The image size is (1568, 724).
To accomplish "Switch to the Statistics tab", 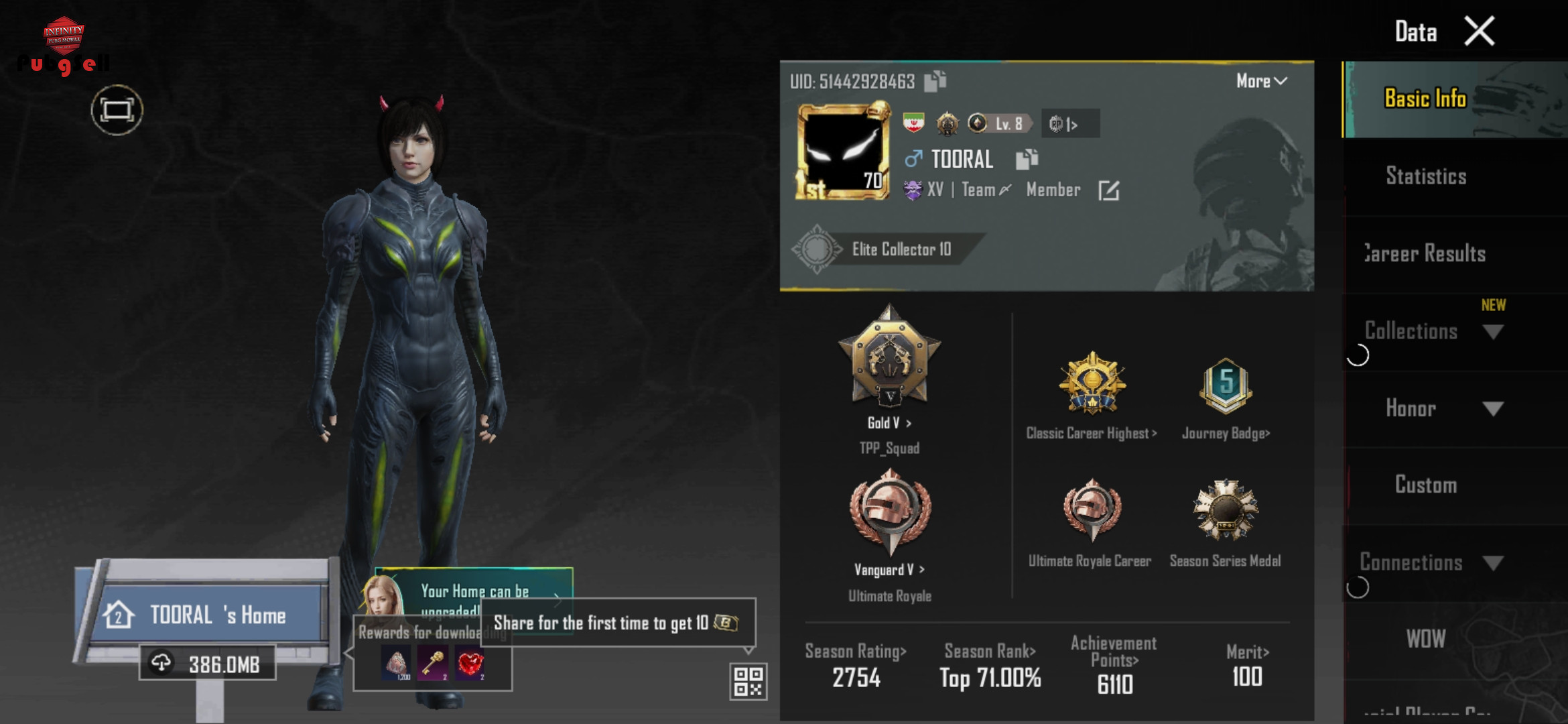I will [1425, 176].
